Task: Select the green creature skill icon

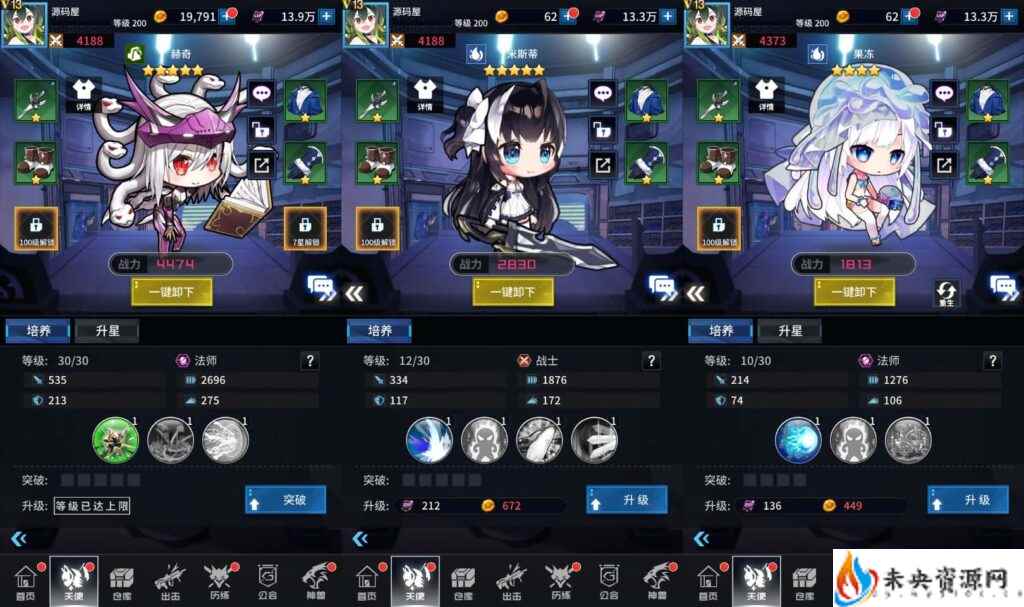Action: (x=114, y=439)
